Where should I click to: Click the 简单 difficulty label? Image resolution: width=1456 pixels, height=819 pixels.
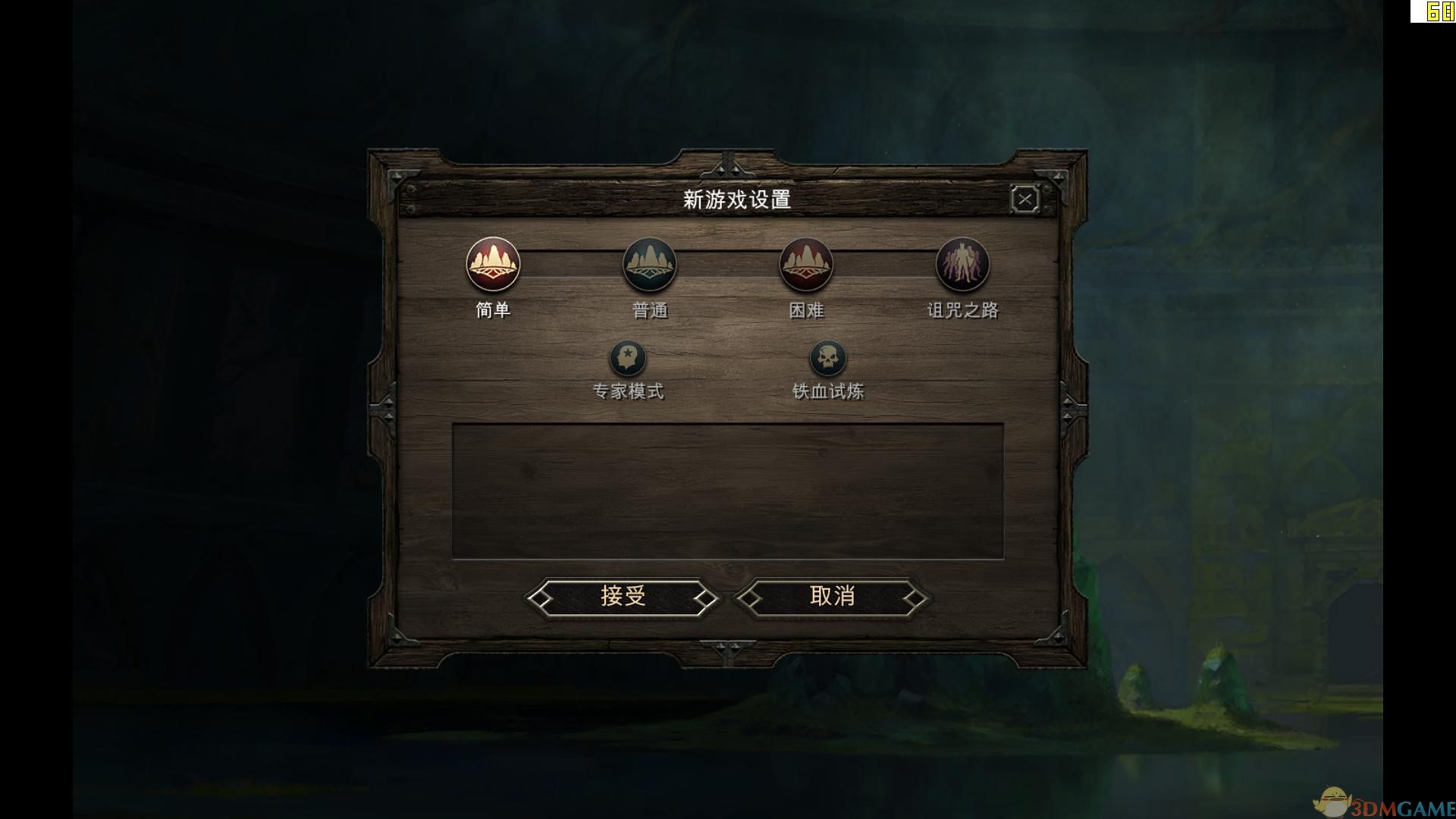[x=493, y=311]
